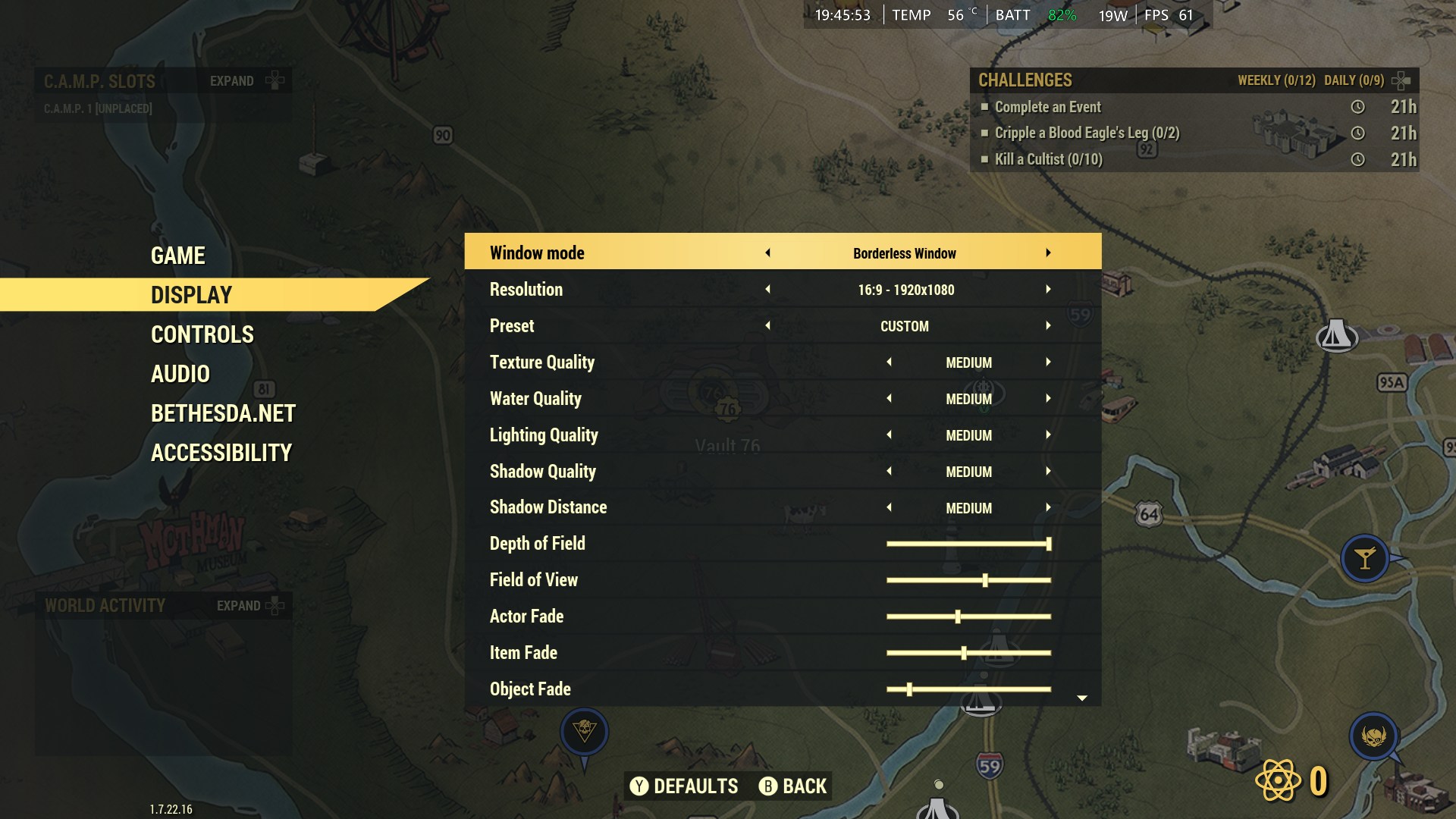Switch Window mode to Fullscreen

[x=1049, y=253]
